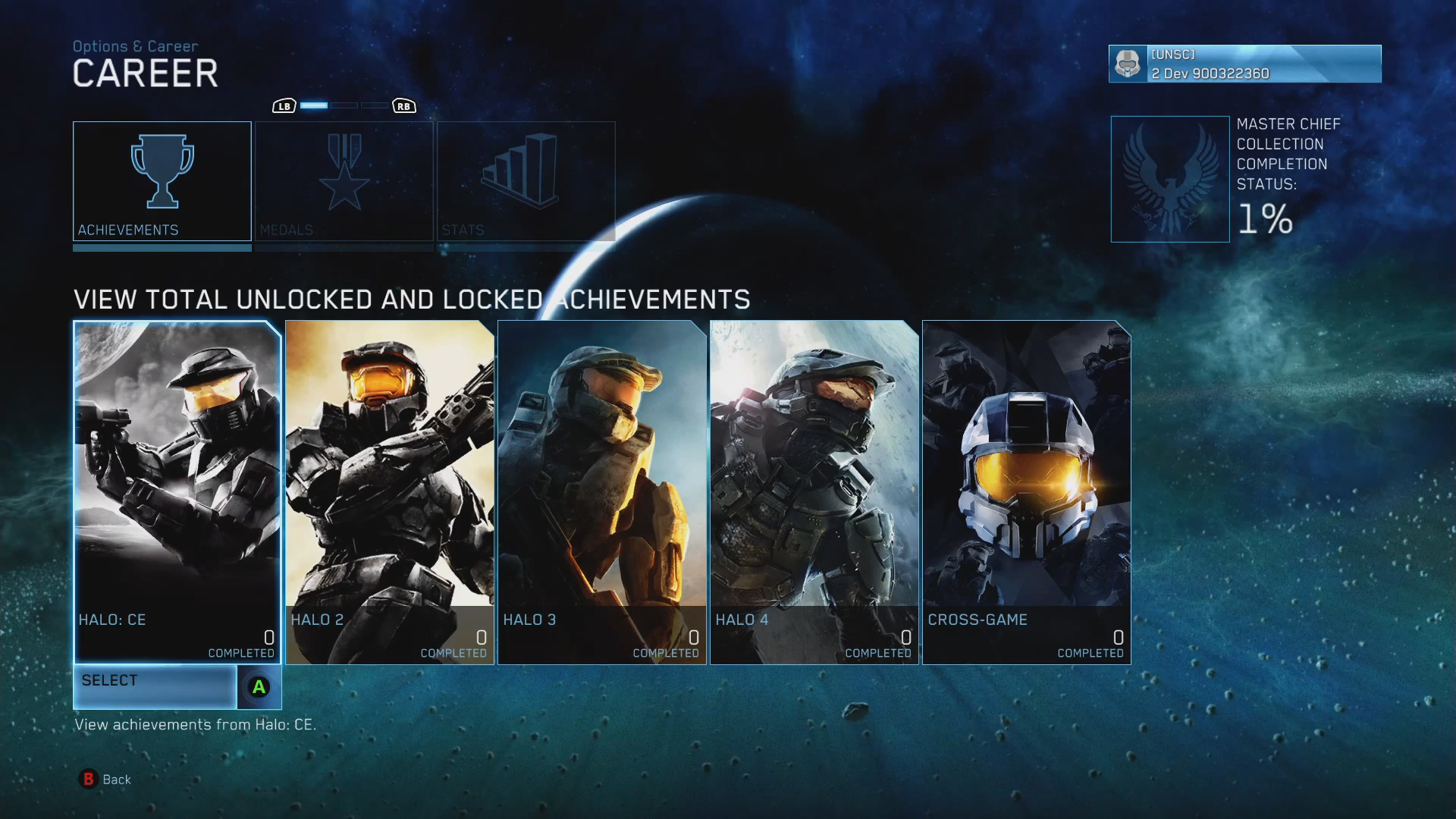
Task: Show the Stats tab
Action: point(526,181)
